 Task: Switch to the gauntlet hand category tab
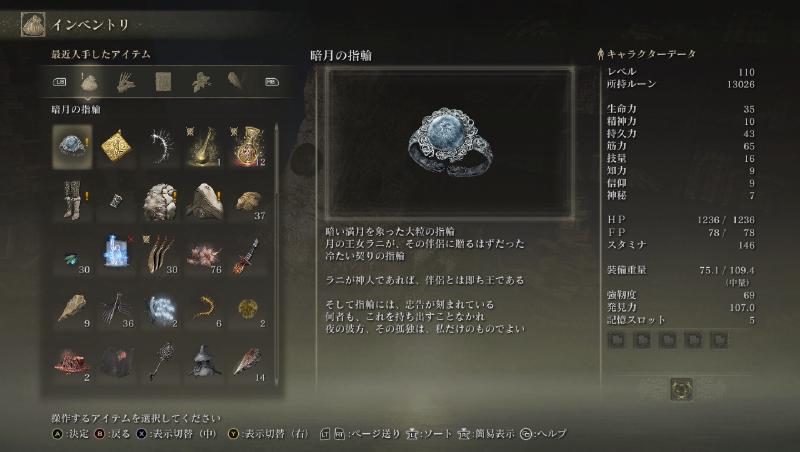point(126,80)
